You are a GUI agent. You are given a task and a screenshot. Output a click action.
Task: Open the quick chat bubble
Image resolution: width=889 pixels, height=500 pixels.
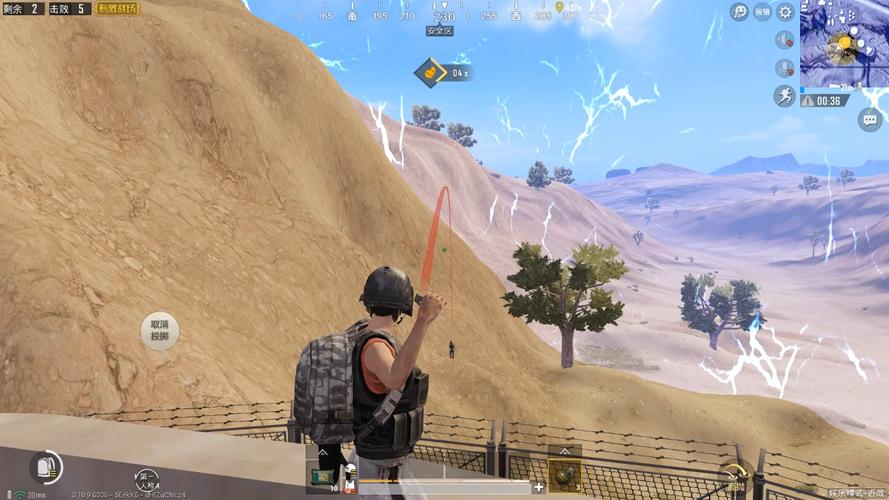(x=869, y=119)
